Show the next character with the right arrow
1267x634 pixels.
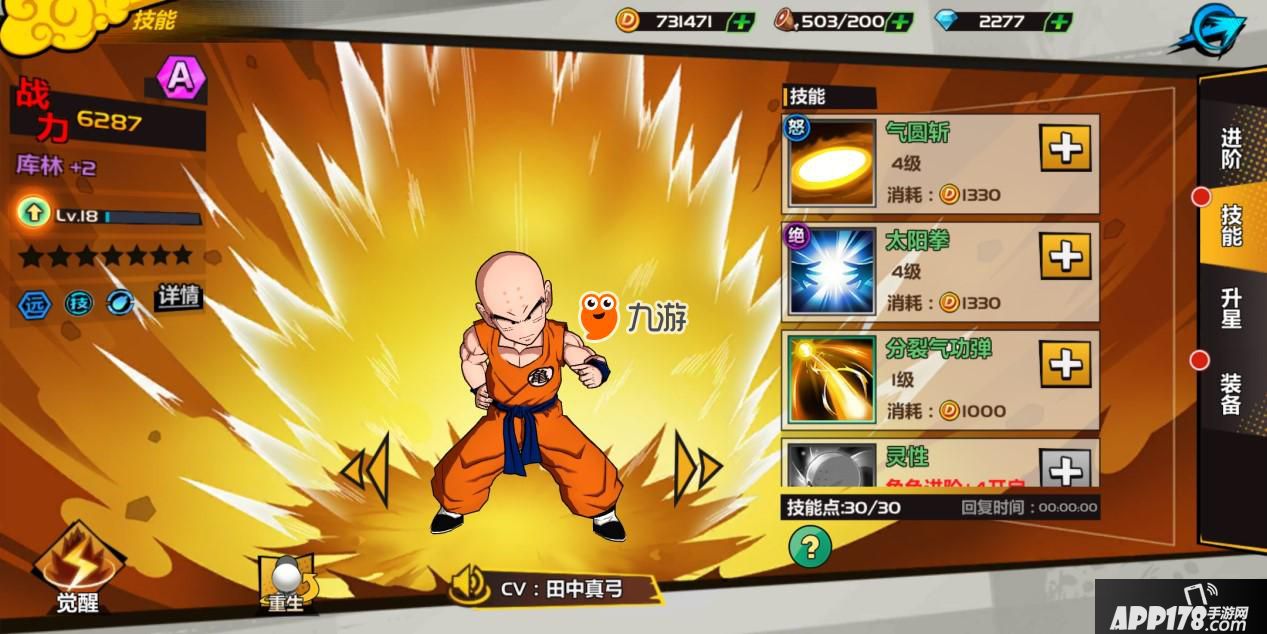(697, 467)
